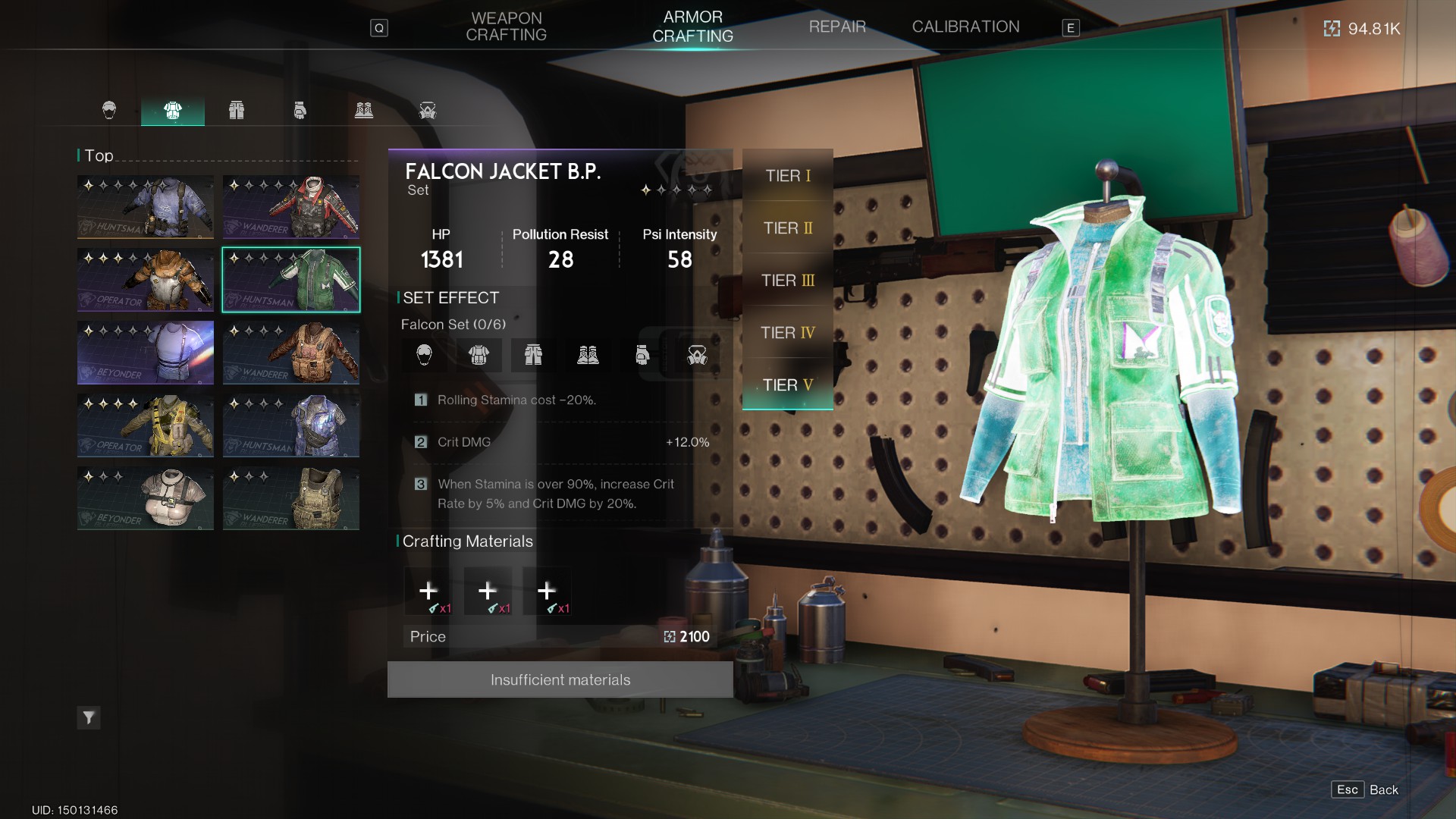Select the helmet armor category icon
This screenshot has height=819, width=1456.
pyautogui.click(x=109, y=111)
